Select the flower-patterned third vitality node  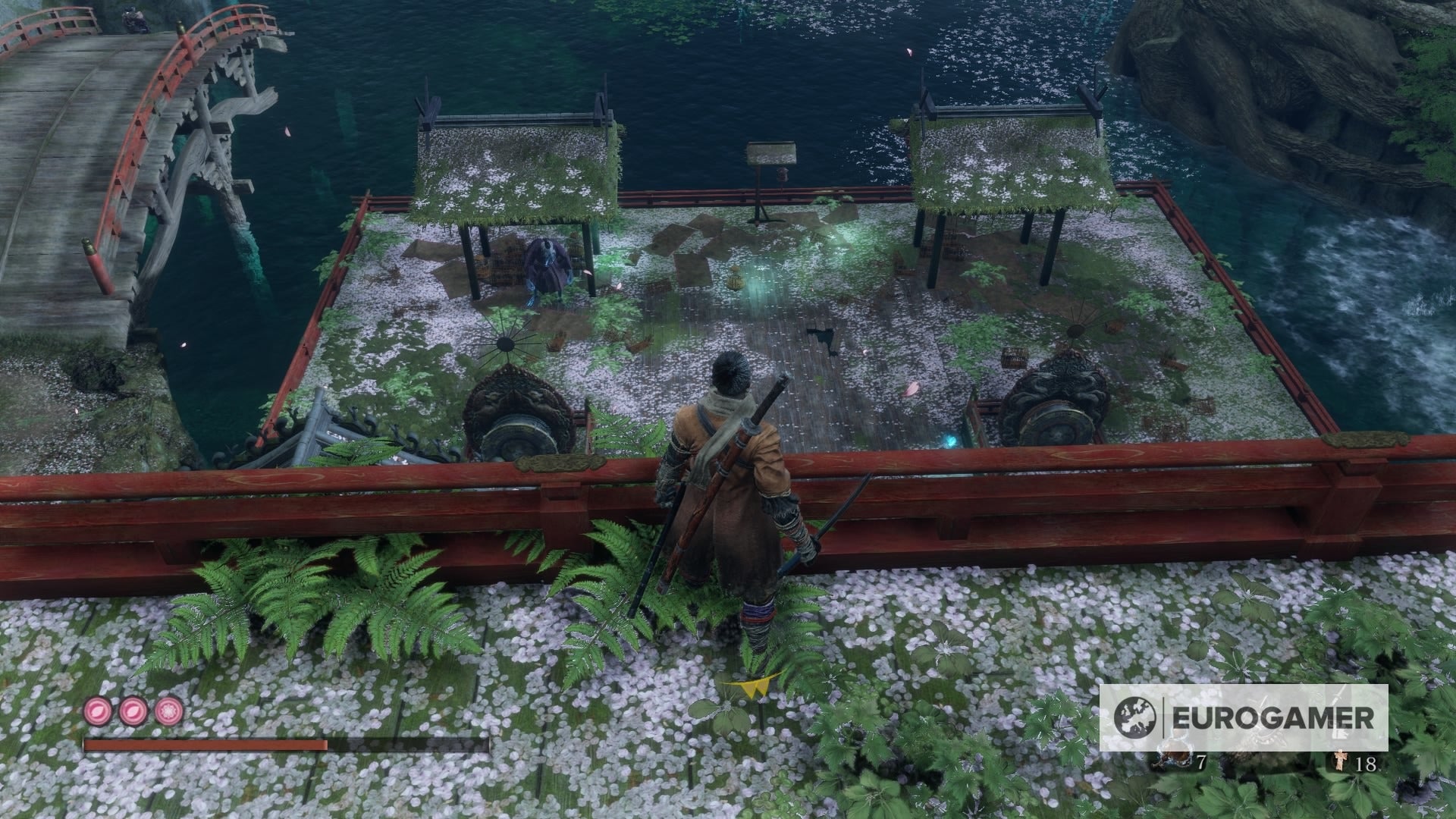(x=168, y=712)
